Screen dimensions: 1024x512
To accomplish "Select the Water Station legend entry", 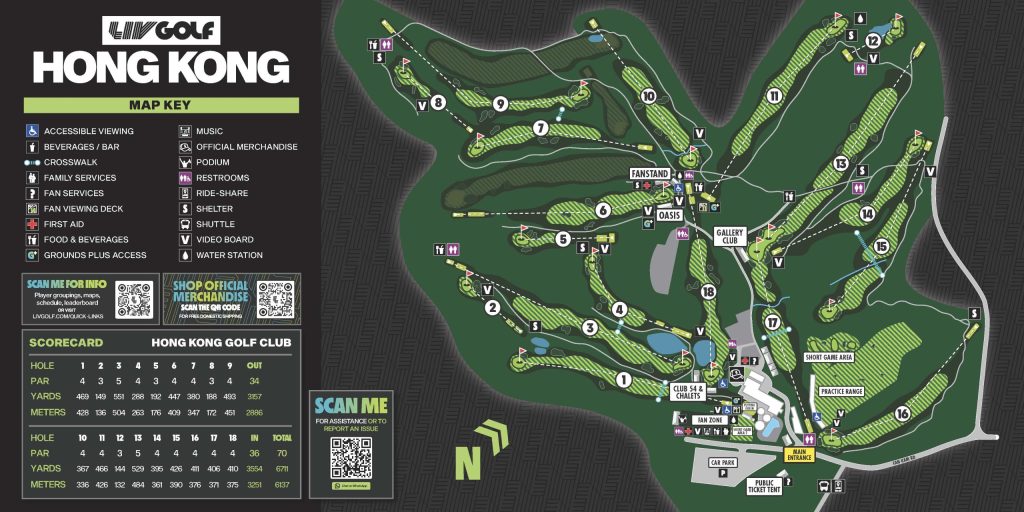I will click(x=228, y=255).
